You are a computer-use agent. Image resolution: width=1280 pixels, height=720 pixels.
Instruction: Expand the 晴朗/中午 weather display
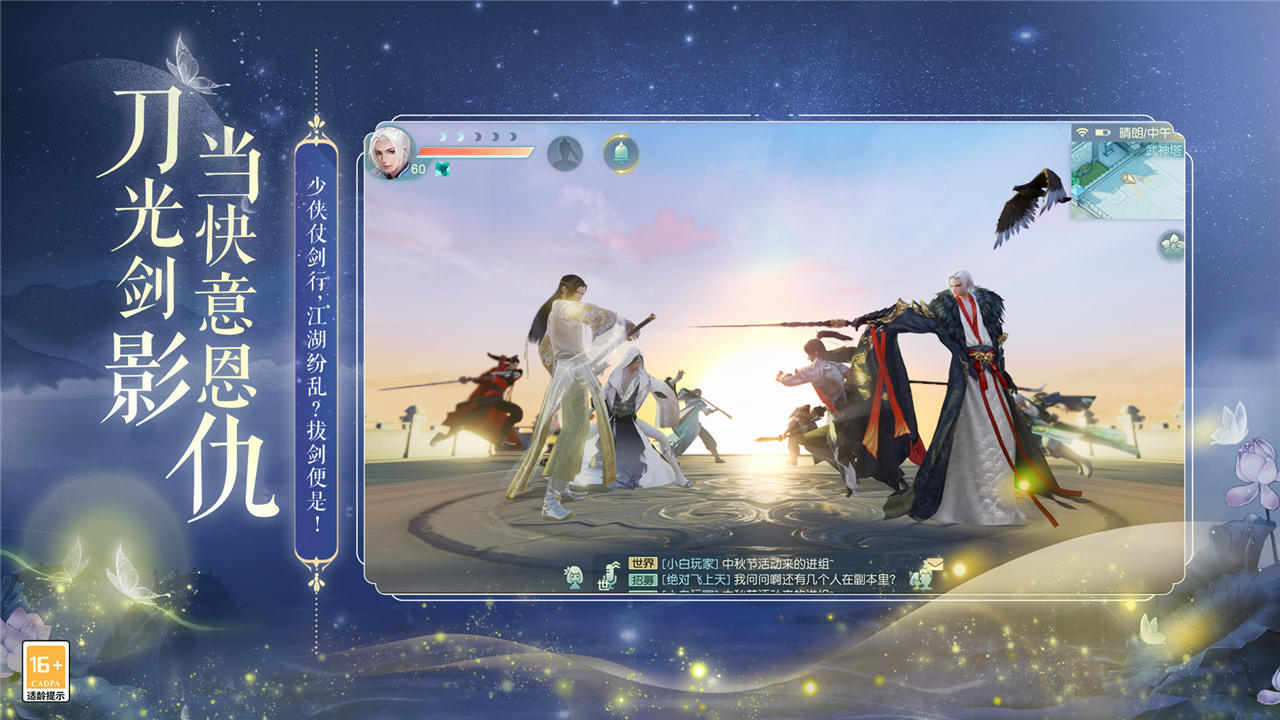[x=1147, y=133]
